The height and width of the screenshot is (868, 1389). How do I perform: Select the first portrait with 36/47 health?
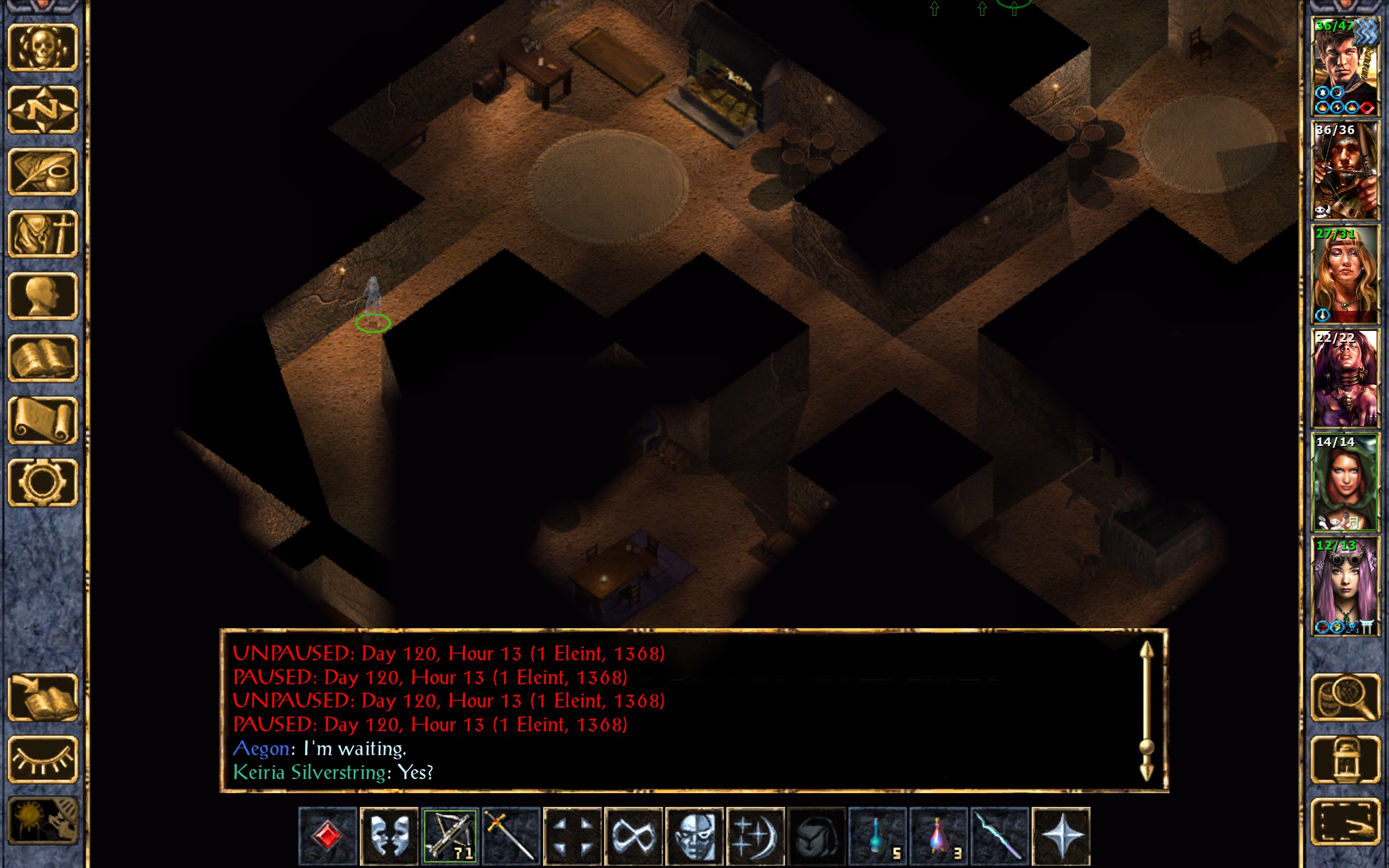[x=1345, y=67]
